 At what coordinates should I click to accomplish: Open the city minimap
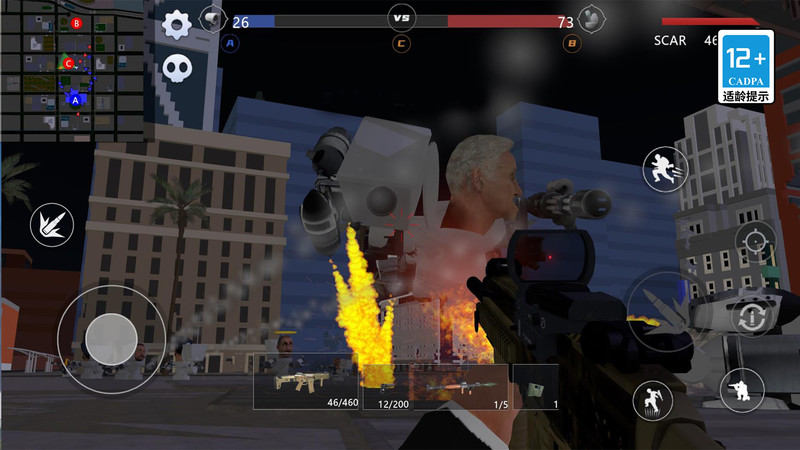click(77, 70)
